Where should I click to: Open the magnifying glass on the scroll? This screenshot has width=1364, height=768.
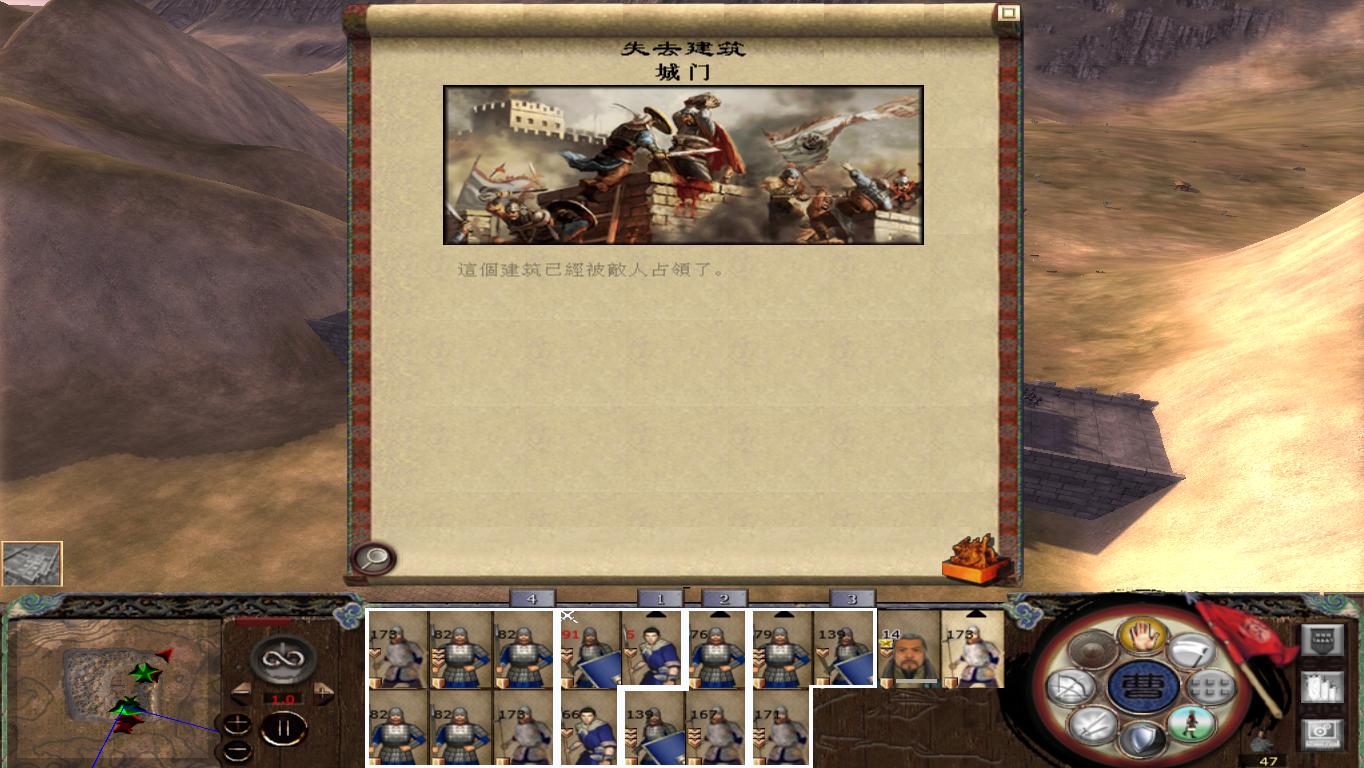coord(373,559)
